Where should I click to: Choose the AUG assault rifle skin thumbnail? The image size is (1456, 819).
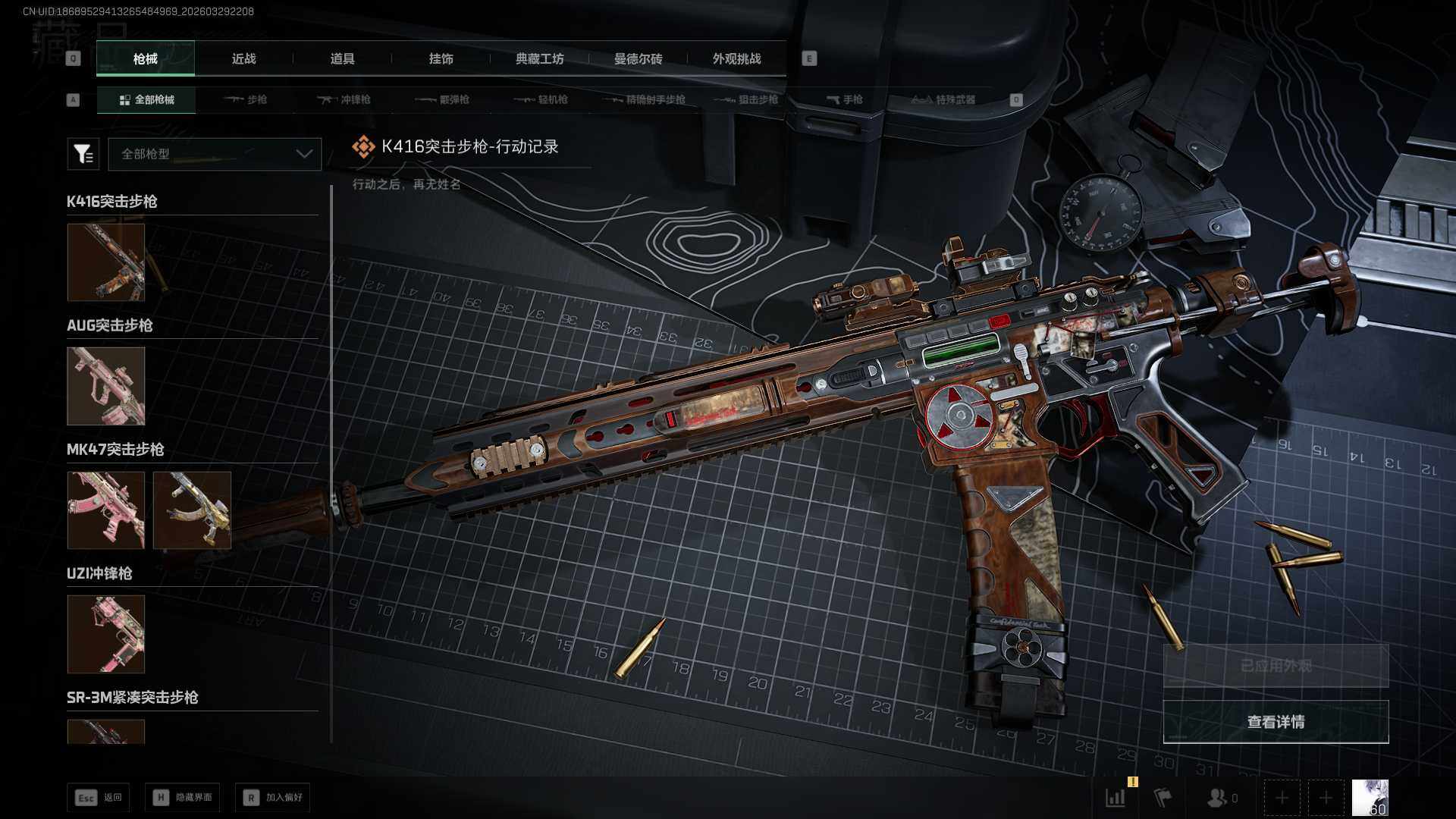pyautogui.click(x=106, y=386)
